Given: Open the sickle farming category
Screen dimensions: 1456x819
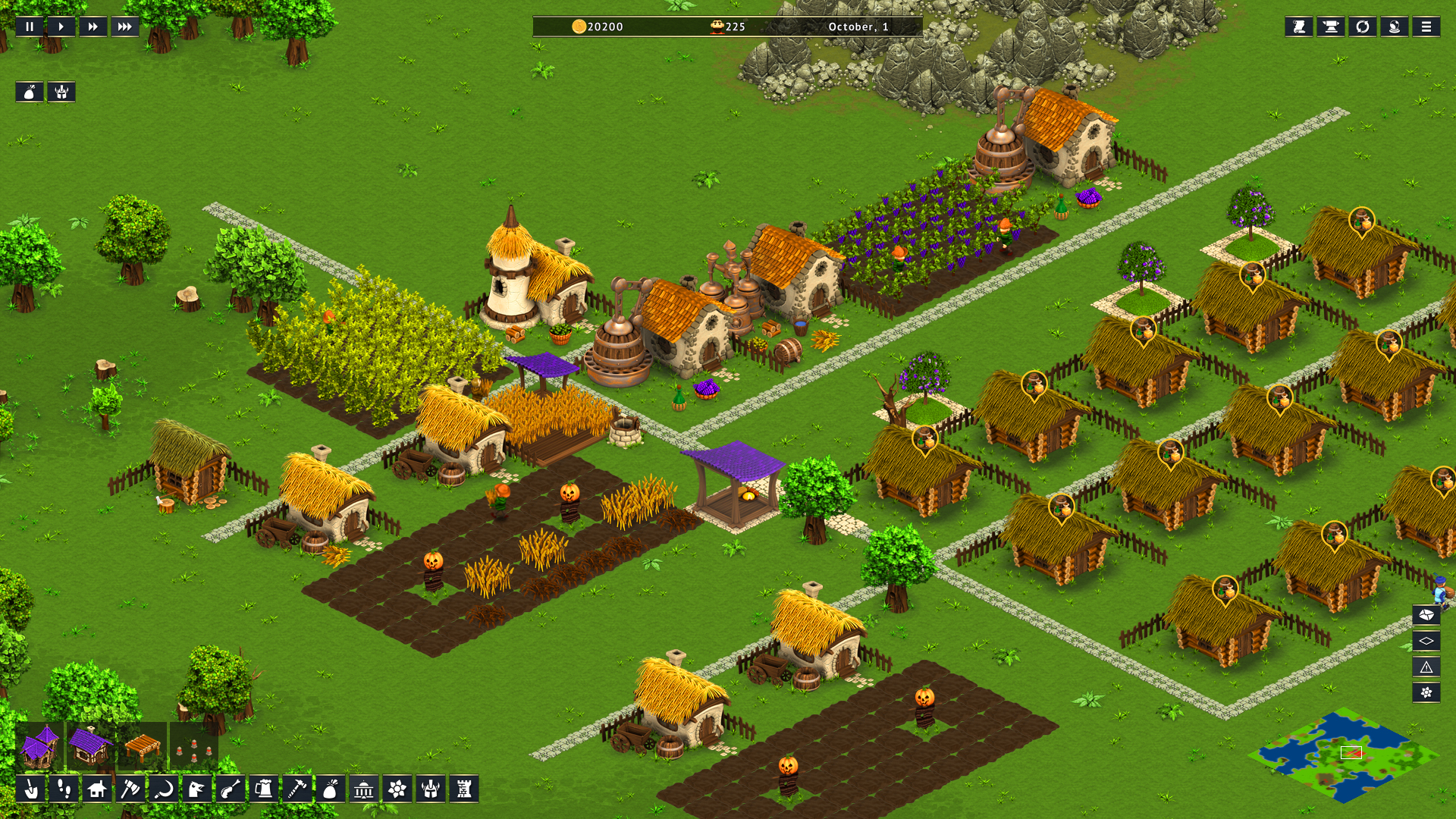Looking at the screenshot, I should coord(163,789).
